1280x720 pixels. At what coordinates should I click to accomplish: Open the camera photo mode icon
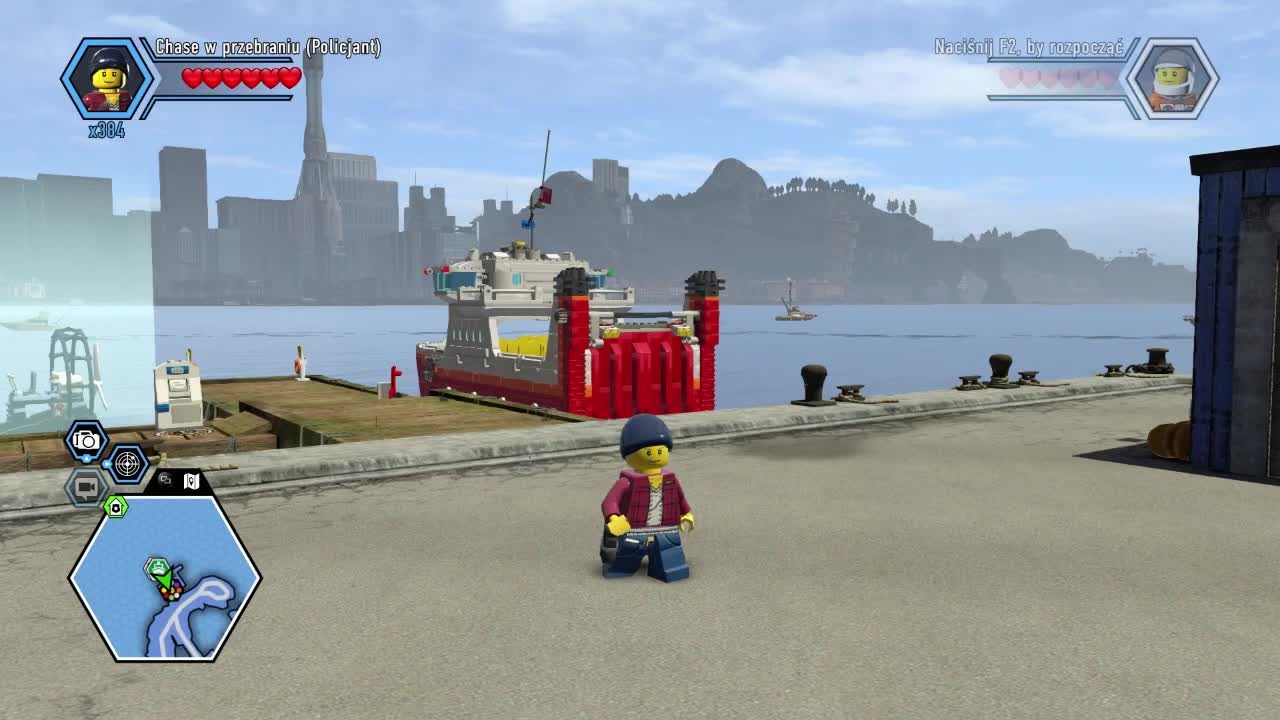(87, 440)
